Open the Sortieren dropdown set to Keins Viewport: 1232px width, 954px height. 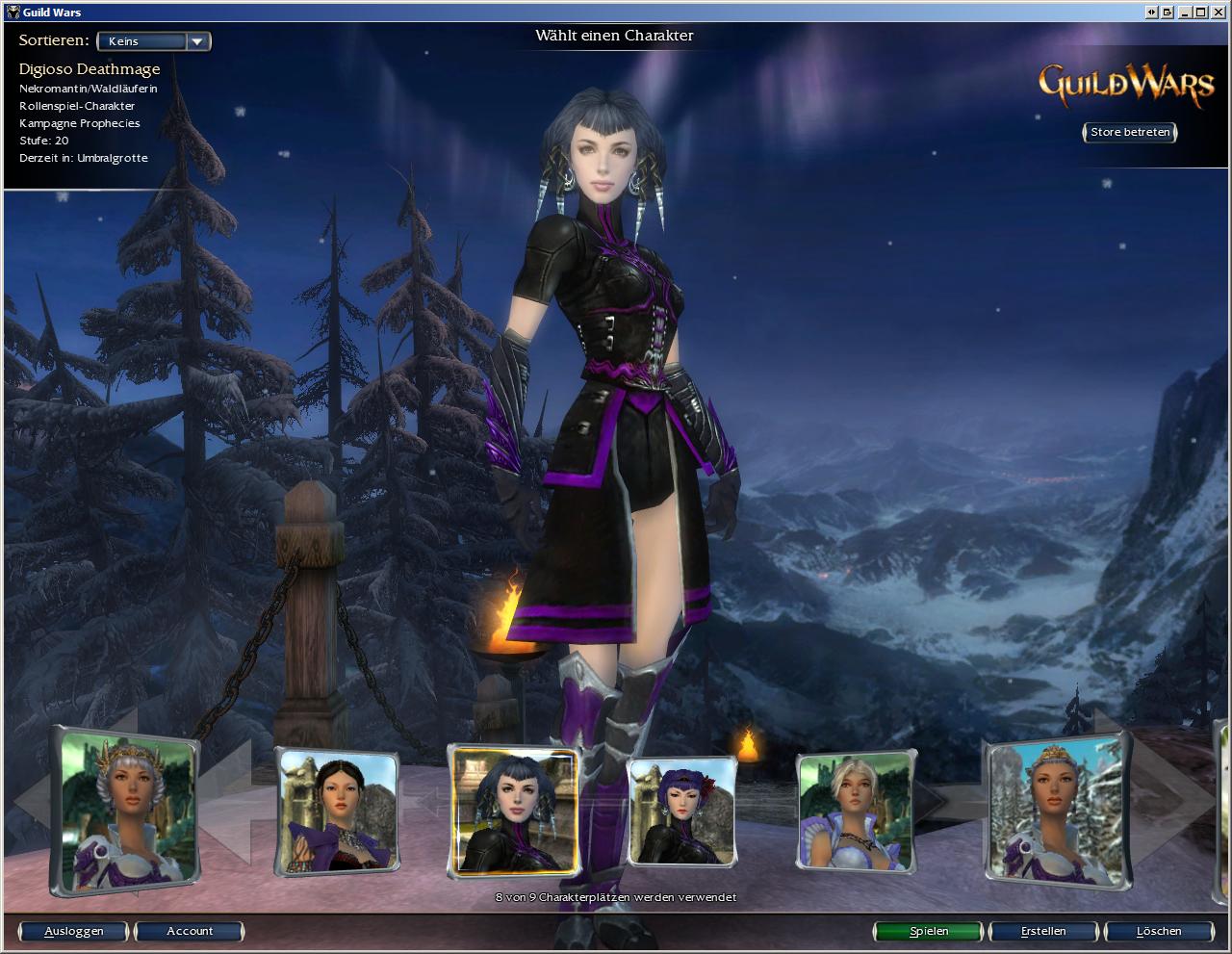tap(154, 41)
